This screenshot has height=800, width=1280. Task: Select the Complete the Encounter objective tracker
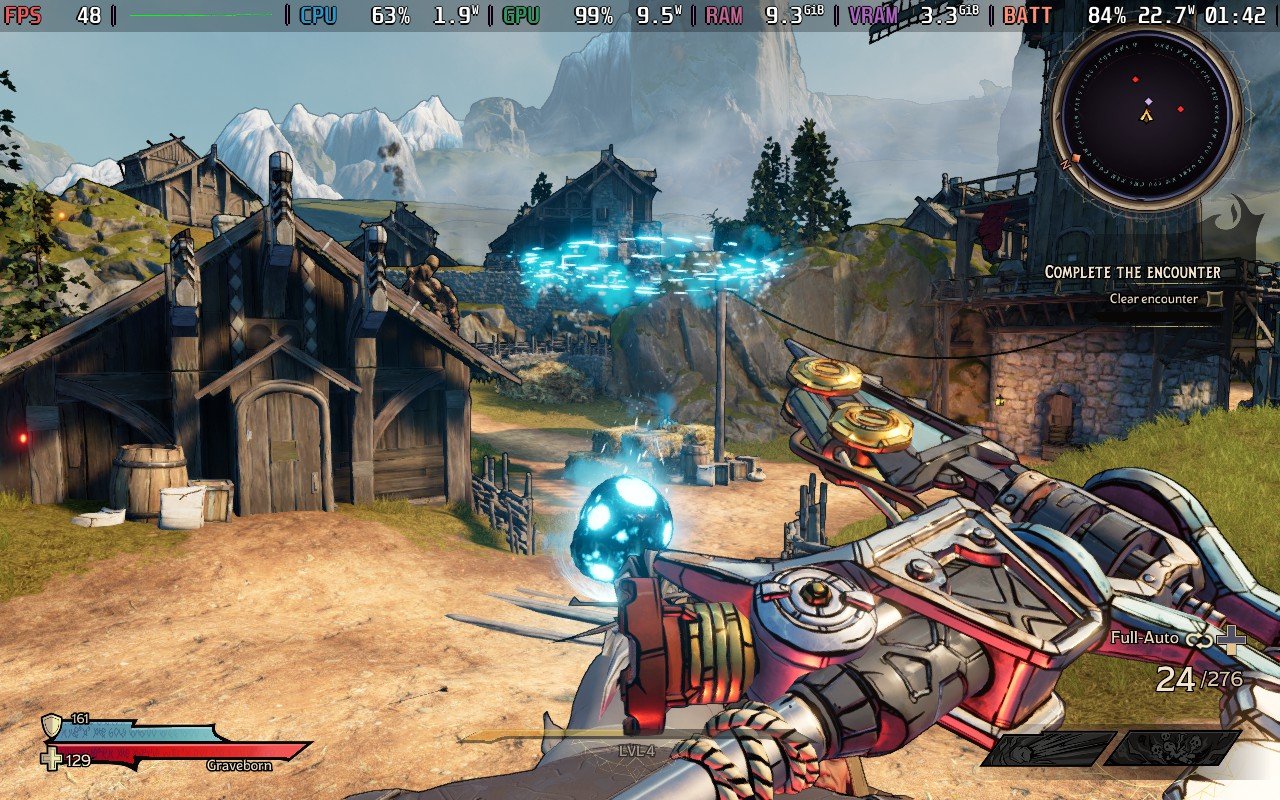pos(1132,272)
